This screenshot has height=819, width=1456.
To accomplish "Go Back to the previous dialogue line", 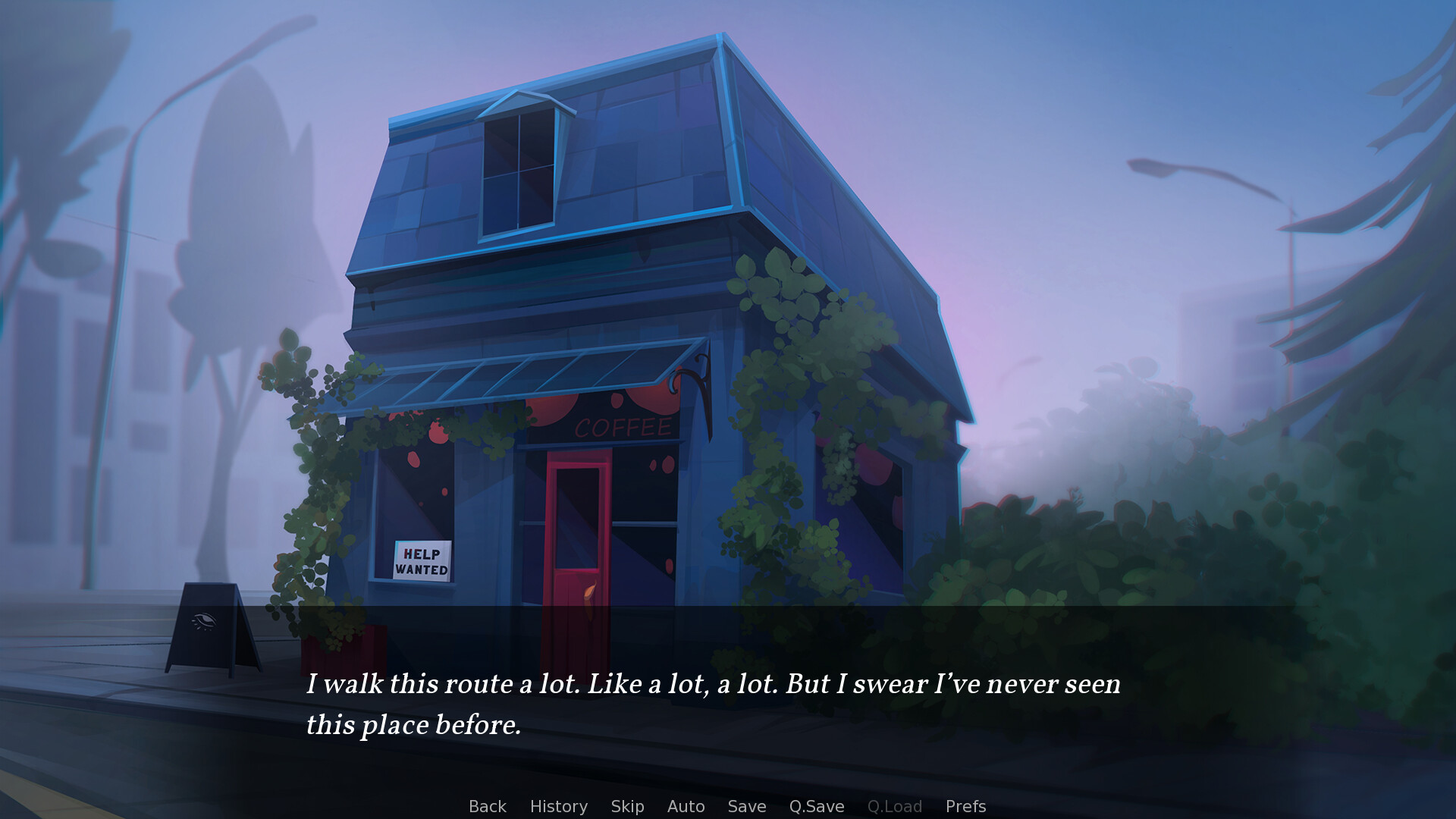I will 487,806.
